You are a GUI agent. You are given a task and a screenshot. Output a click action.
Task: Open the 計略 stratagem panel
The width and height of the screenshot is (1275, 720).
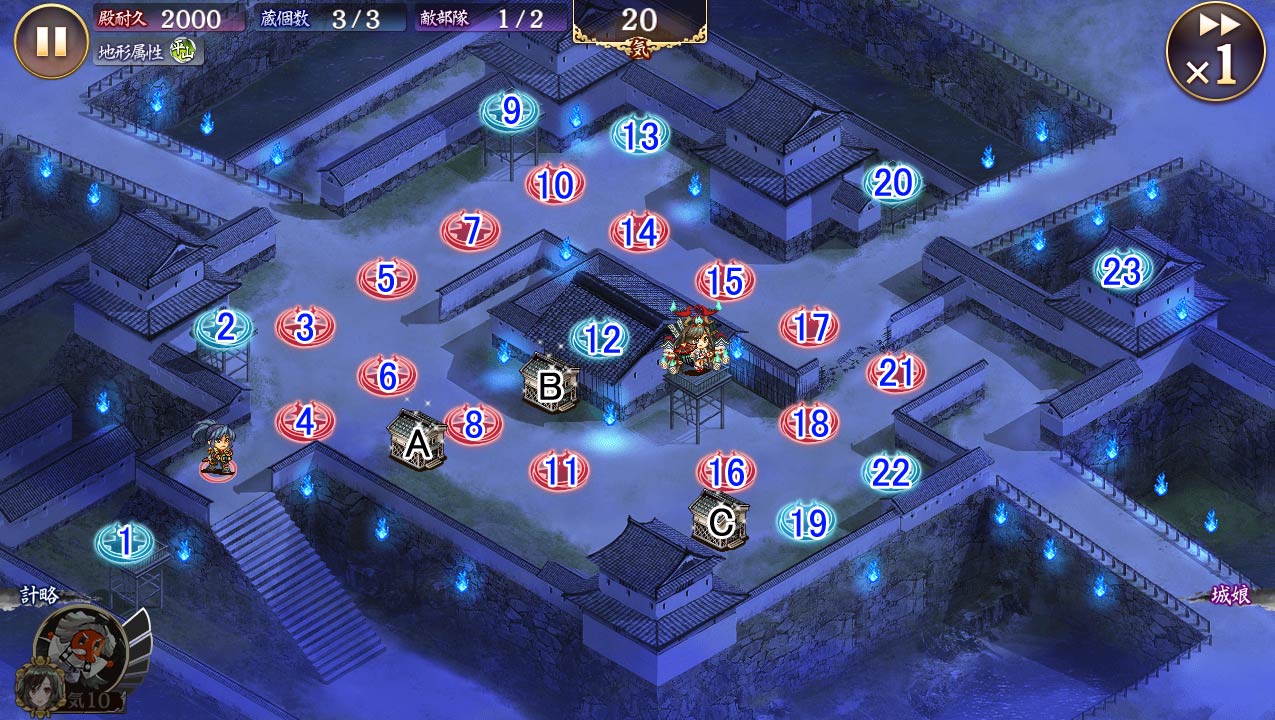tap(40, 596)
